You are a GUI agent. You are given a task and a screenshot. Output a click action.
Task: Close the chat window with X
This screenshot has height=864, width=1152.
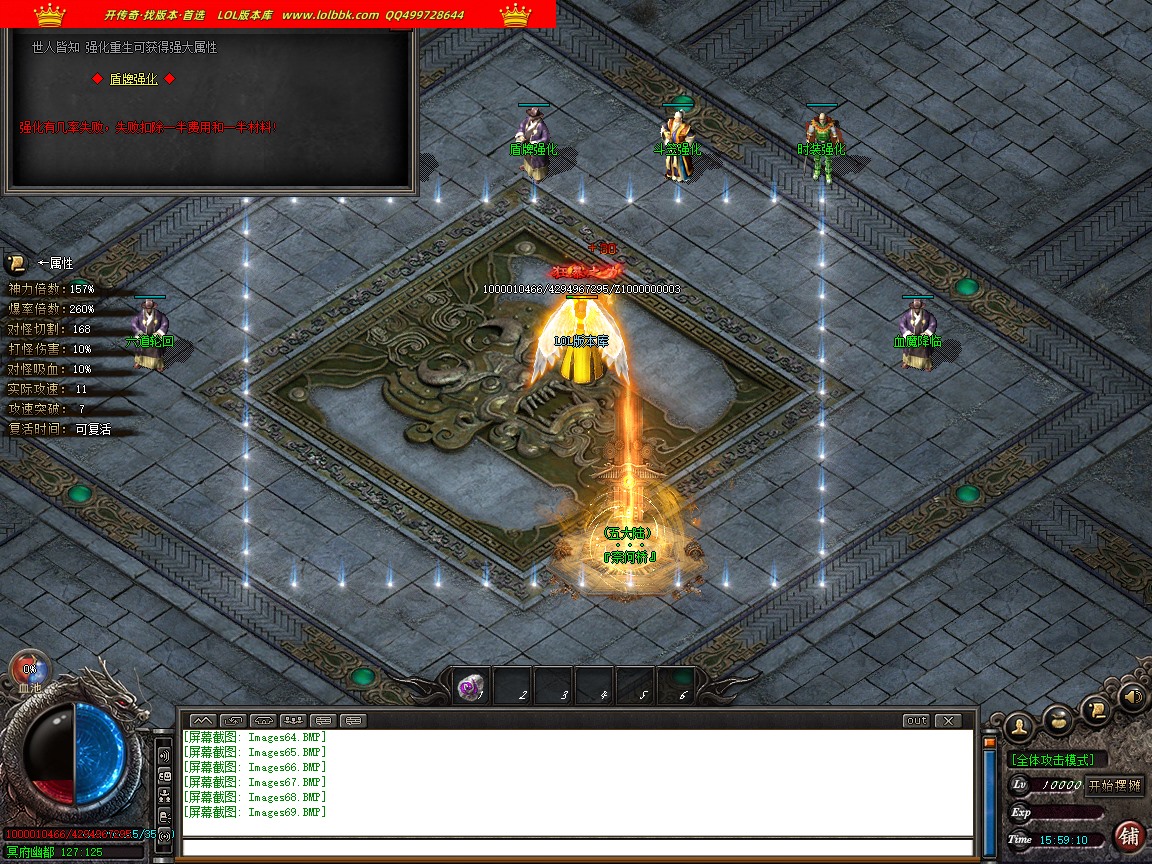click(x=946, y=720)
